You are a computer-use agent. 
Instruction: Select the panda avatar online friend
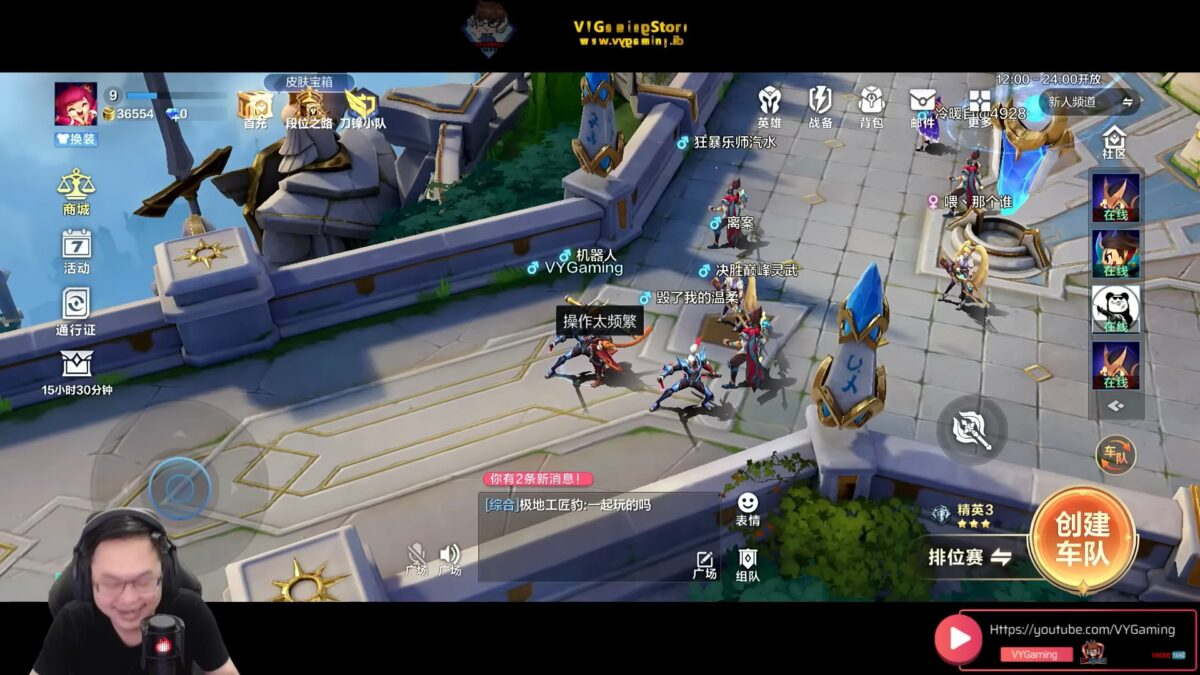coord(1115,309)
